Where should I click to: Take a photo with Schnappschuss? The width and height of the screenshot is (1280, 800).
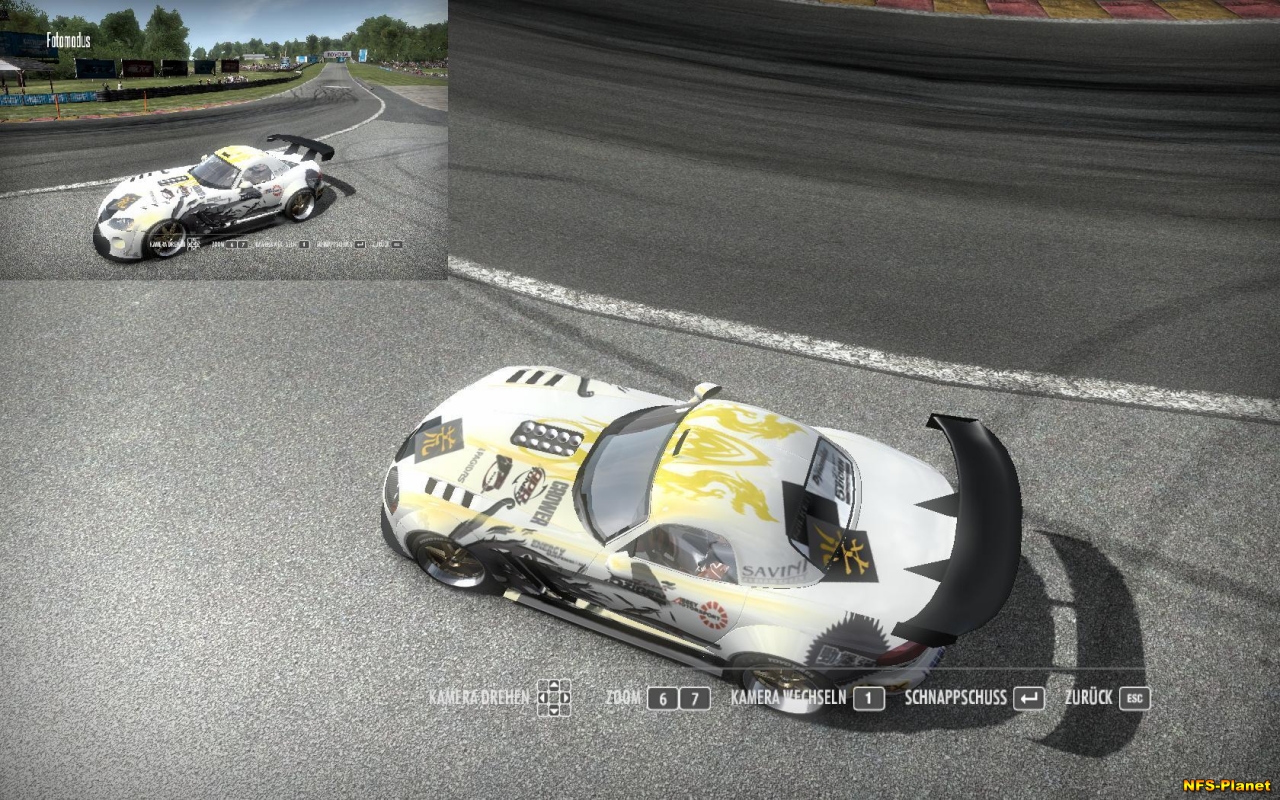(955, 698)
